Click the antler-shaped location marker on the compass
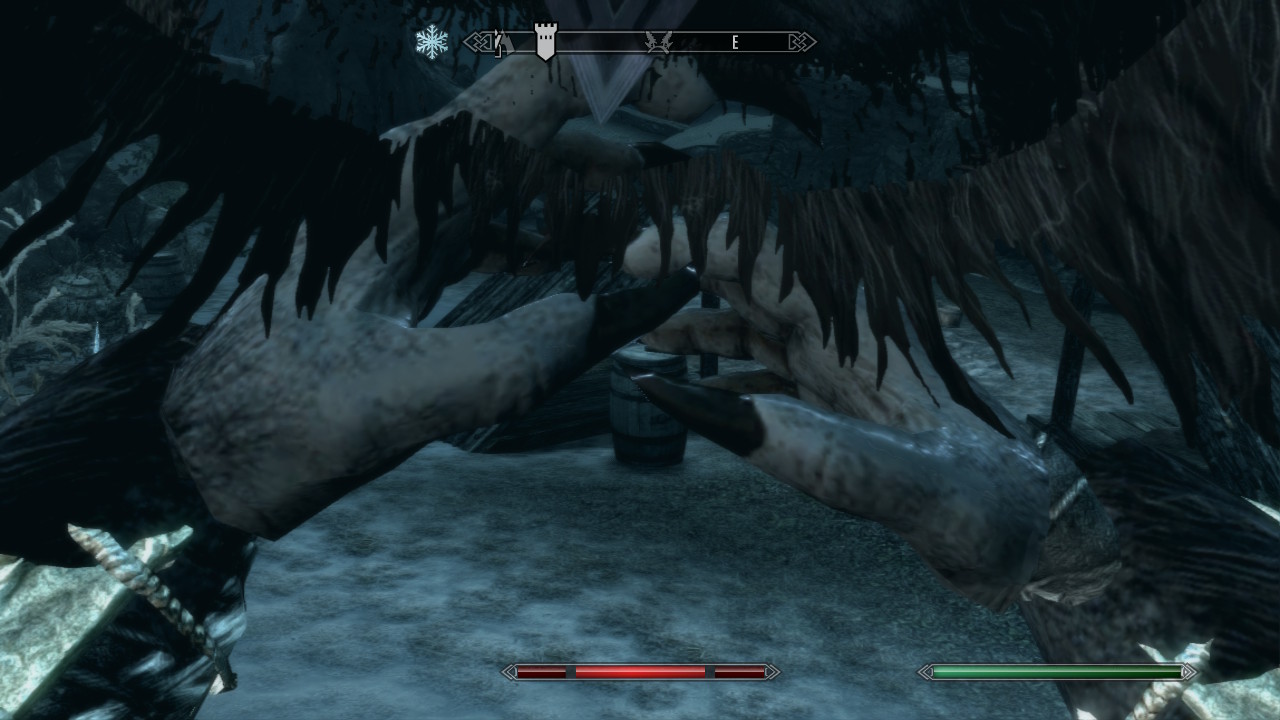 [658, 42]
